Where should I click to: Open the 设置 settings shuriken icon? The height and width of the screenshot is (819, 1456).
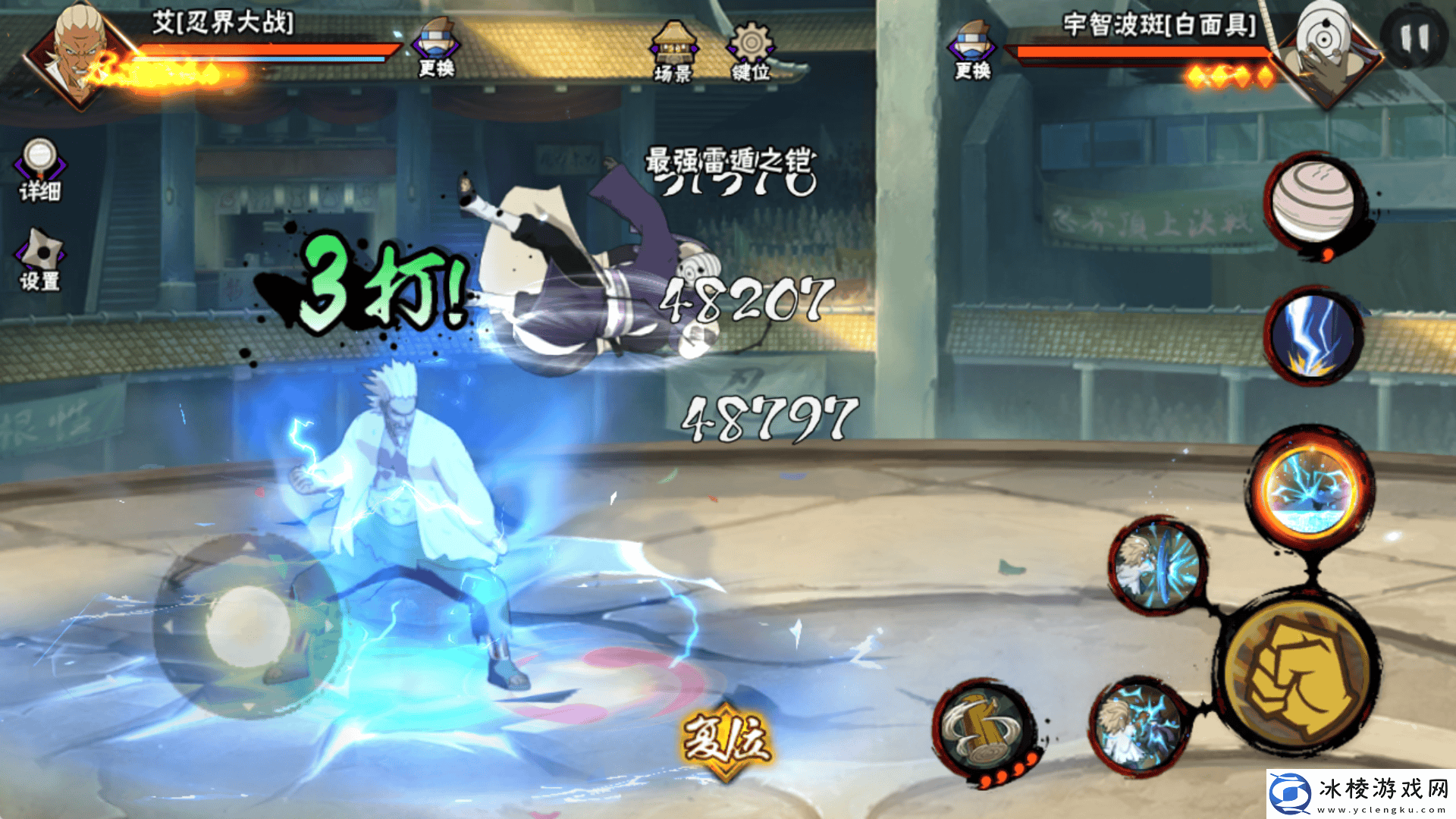click(39, 260)
